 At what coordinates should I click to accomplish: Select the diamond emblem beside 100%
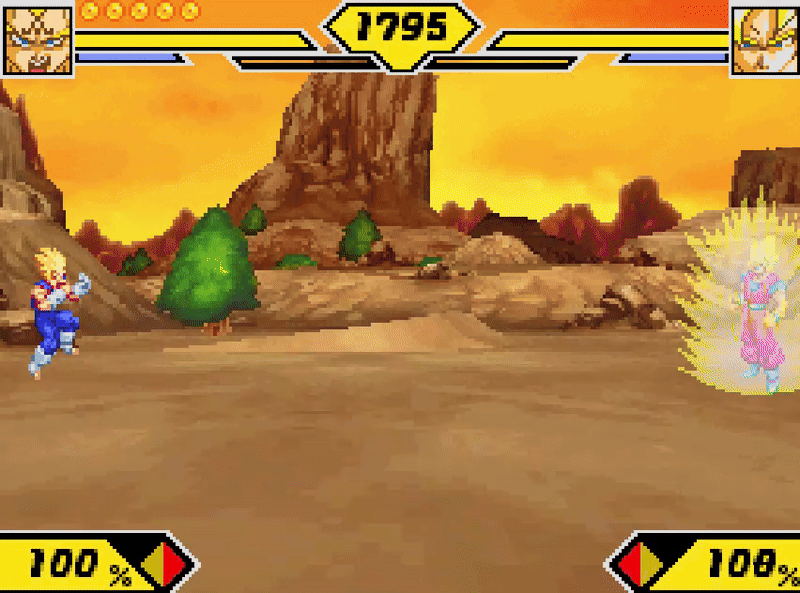pyautogui.click(x=164, y=565)
